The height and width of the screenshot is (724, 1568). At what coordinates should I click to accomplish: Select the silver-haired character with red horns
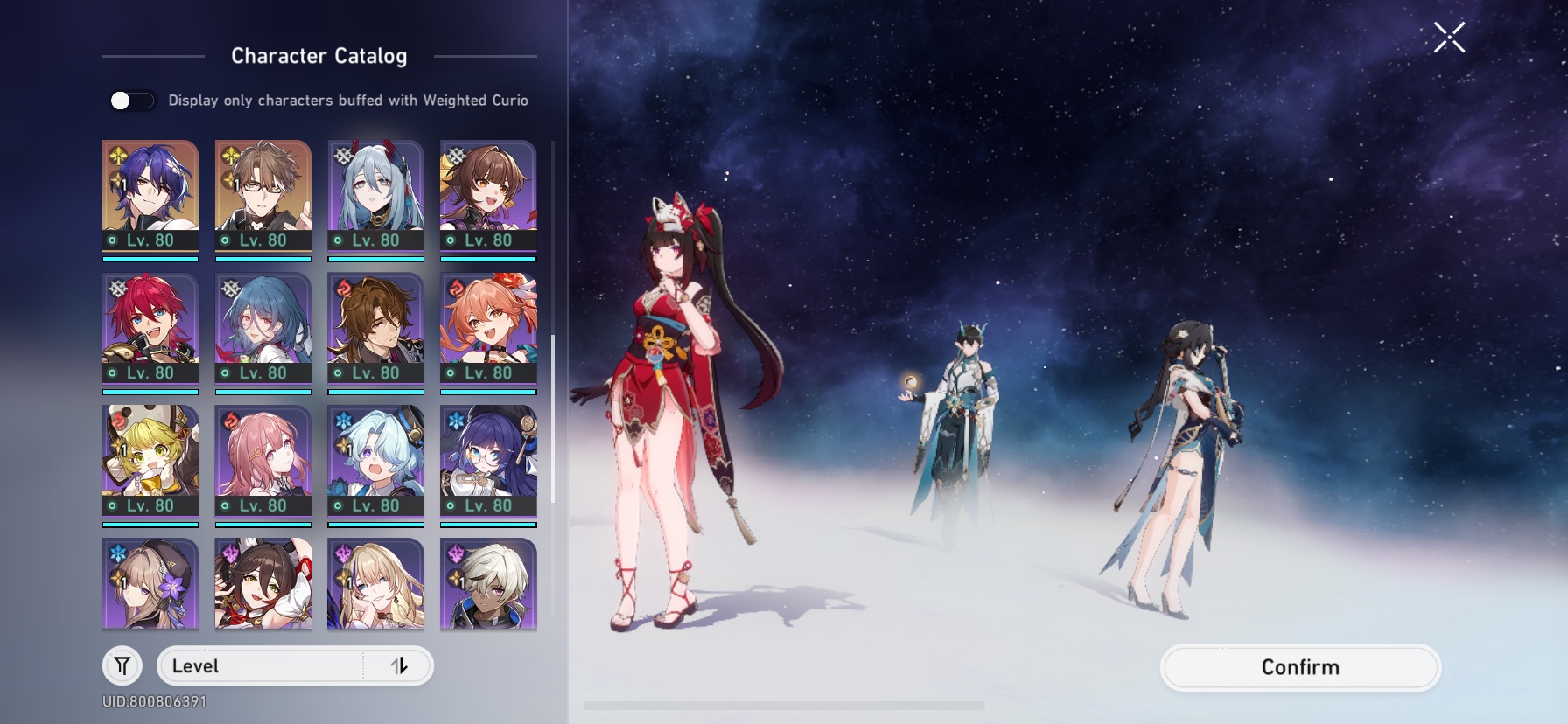pyautogui.click(x=377, y=192)
